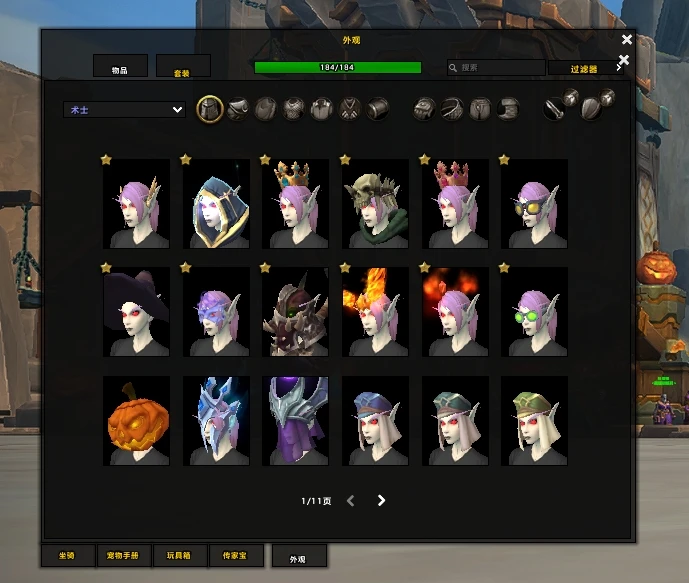Viewport: 689px width, 583px height.
Task: Pick the yellow-lensed goggles appearance
Action: point(534,204)
